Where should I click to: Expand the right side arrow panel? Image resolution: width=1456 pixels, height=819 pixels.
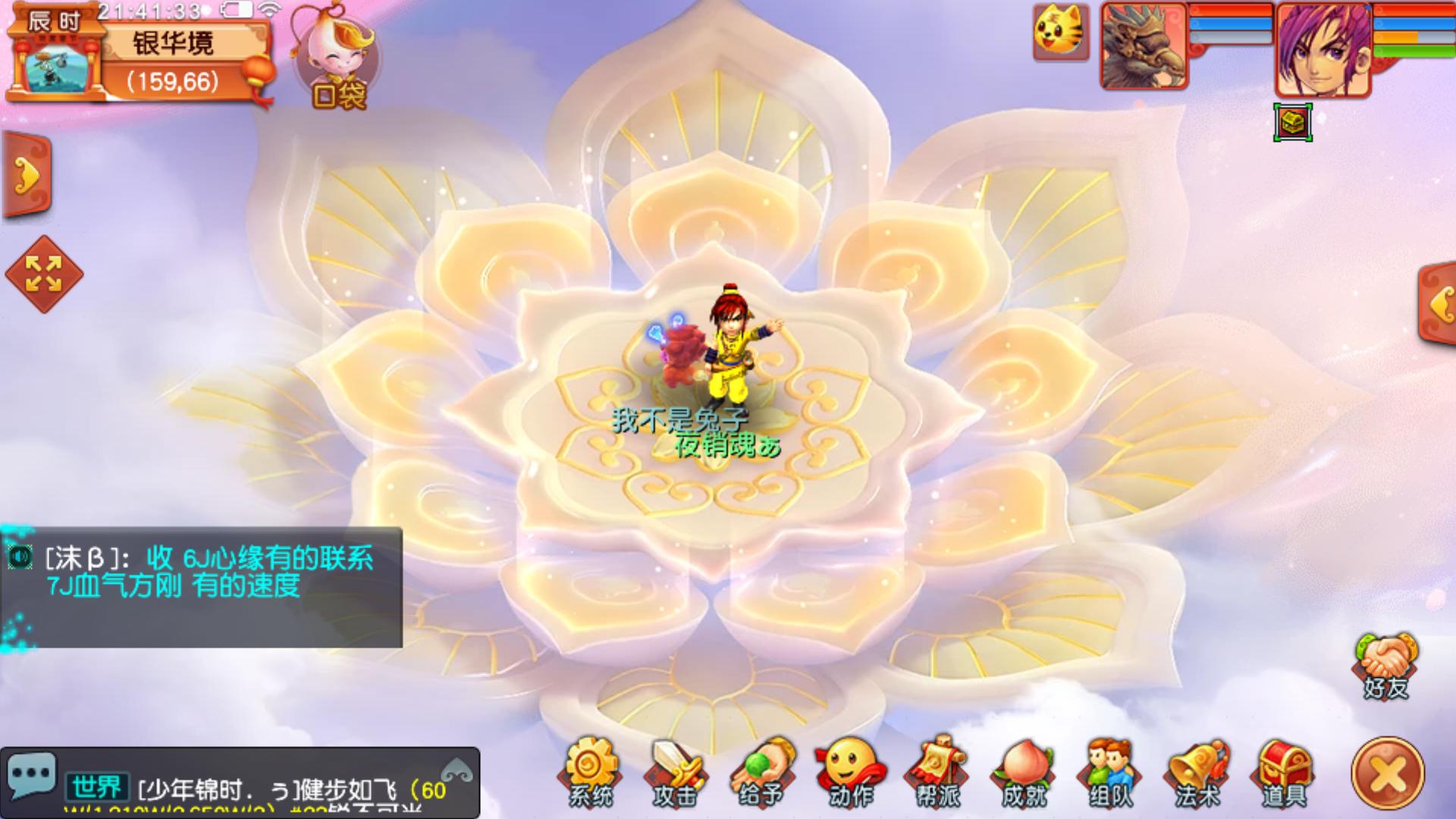pos(1437,304)
